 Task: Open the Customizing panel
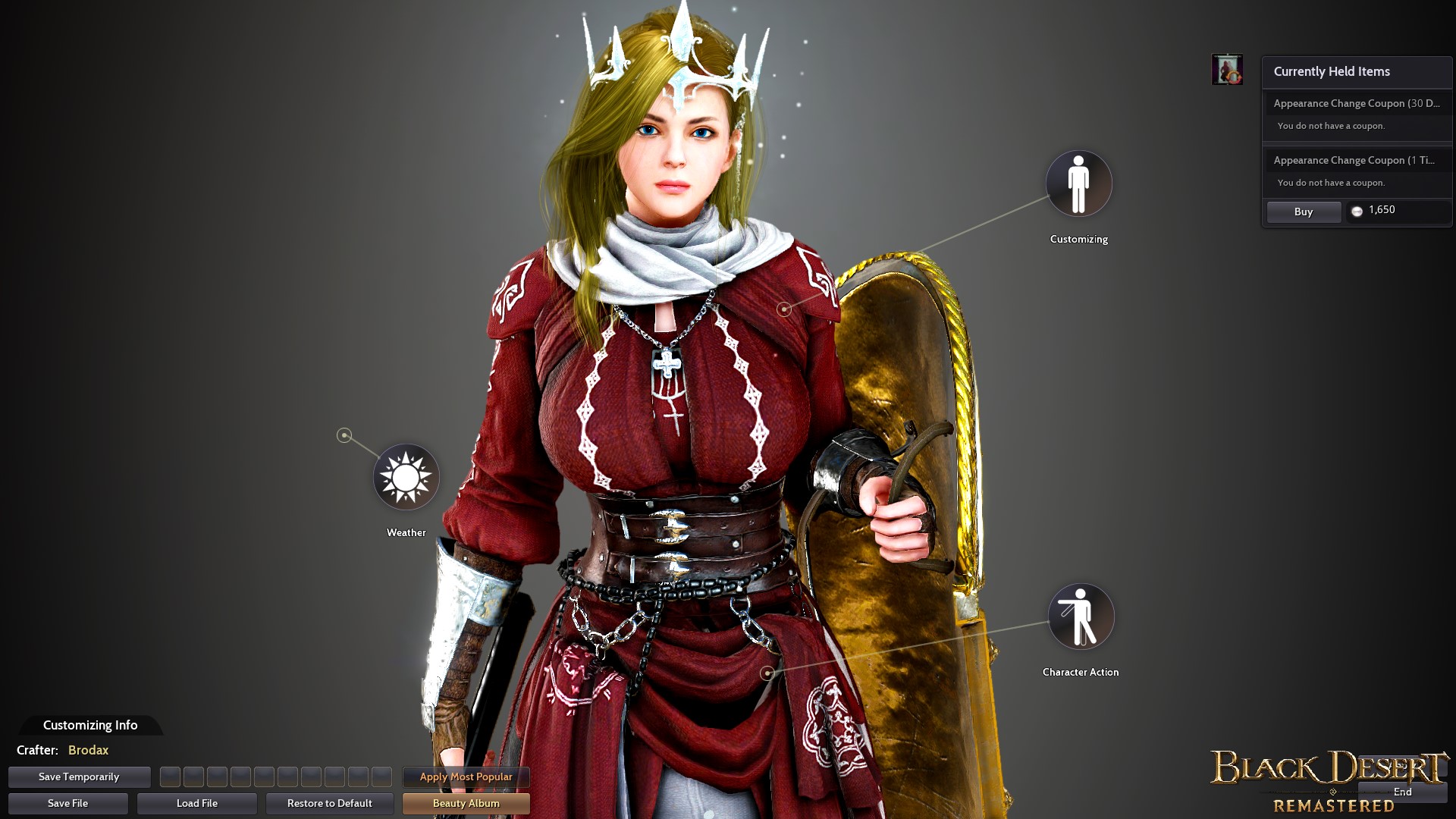pos(1078,184)
